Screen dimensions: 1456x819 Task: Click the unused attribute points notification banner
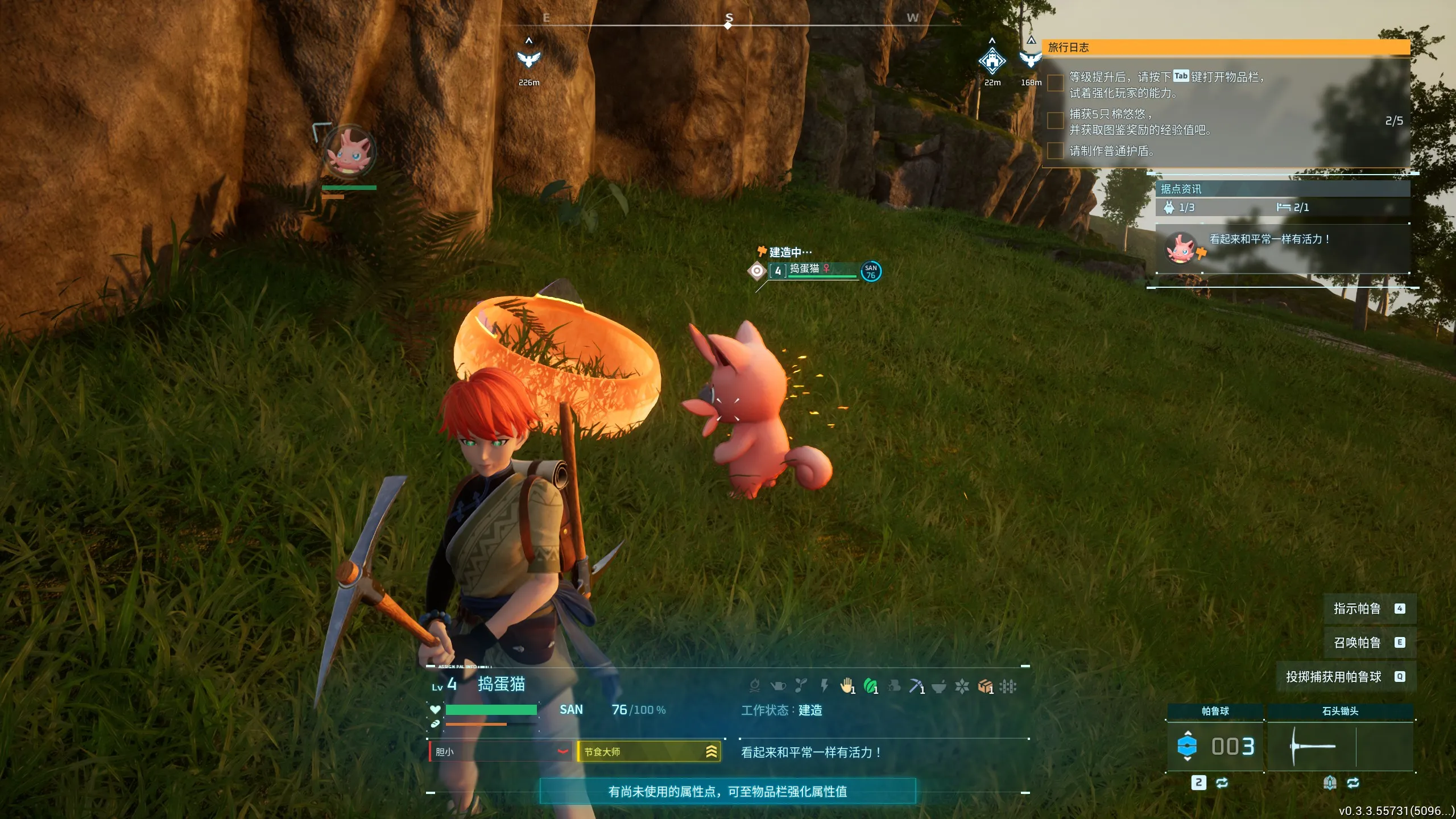[727, 791]
